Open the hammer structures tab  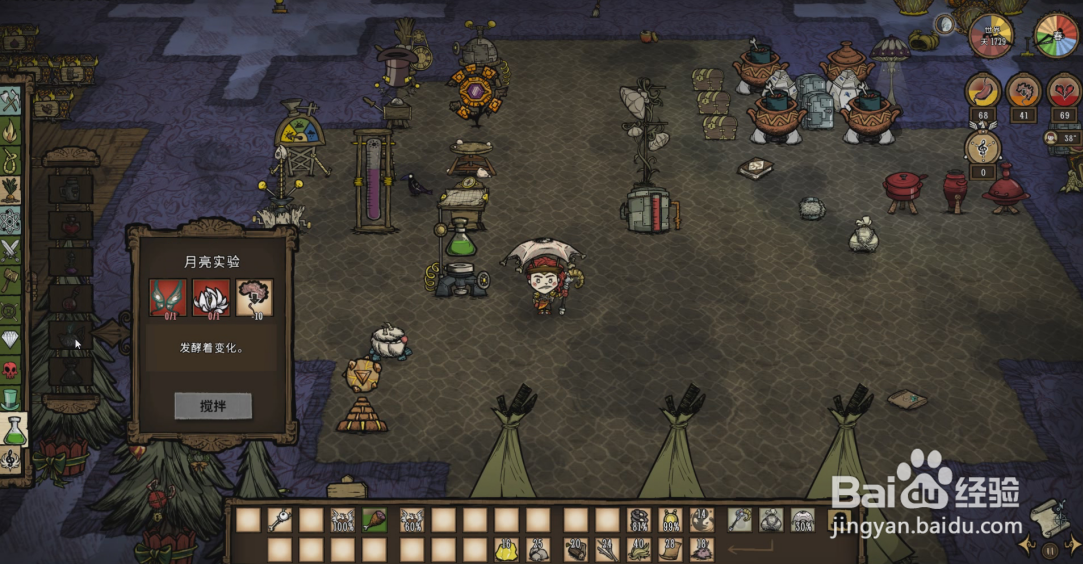(11, 278)
